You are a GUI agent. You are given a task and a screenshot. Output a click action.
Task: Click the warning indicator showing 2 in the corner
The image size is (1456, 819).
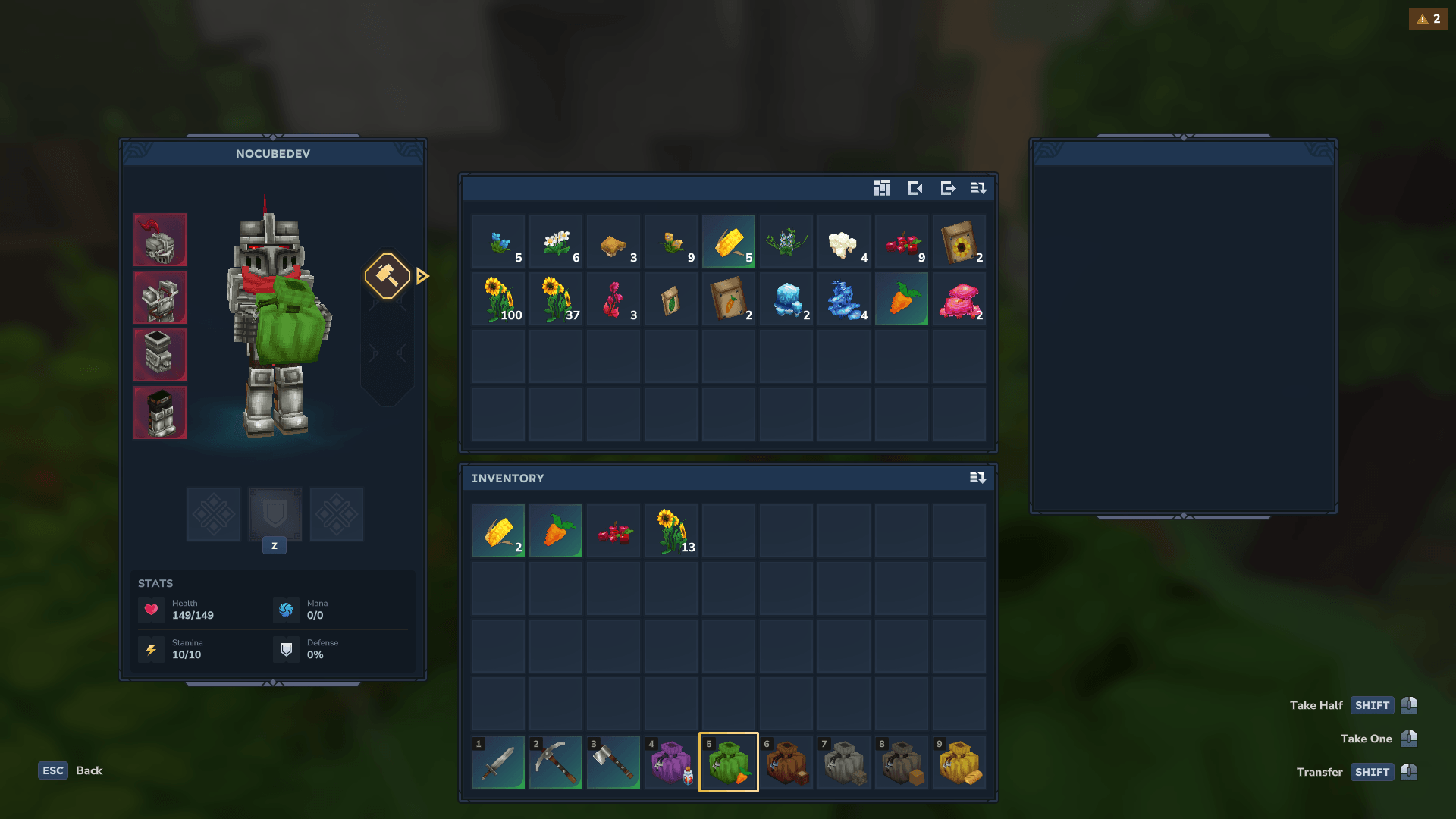pos(1429,18)
